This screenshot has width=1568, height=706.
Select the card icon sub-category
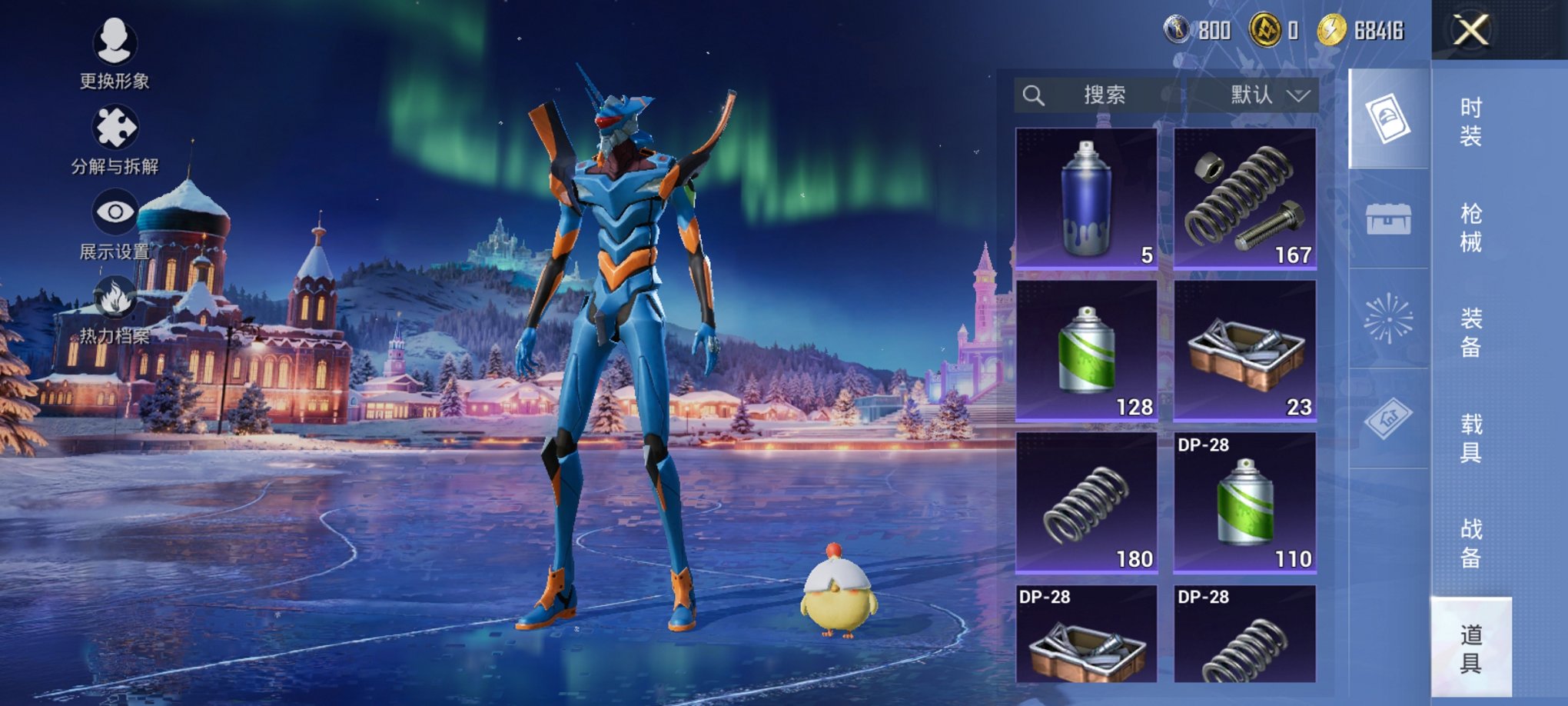click(x=1388, y=118)
